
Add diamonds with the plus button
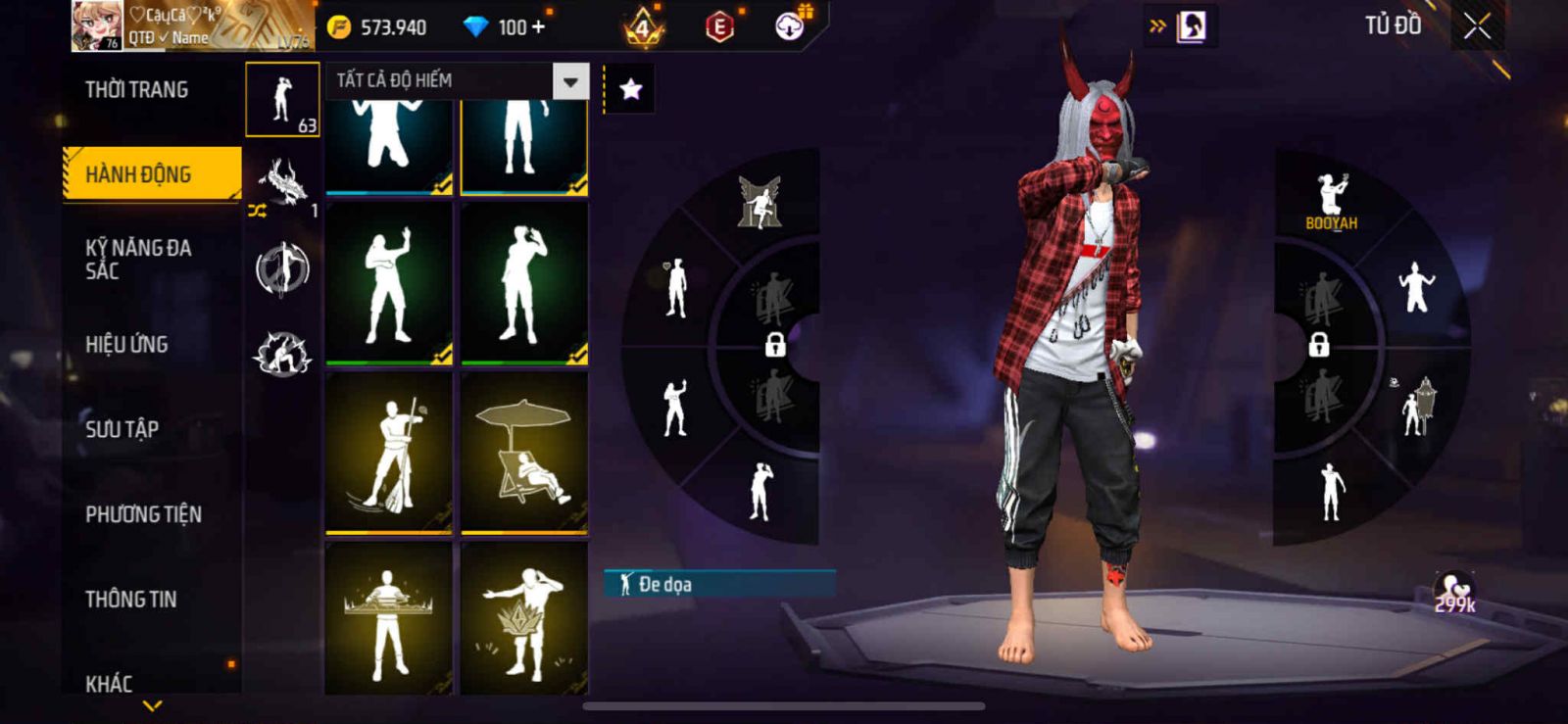538,26
